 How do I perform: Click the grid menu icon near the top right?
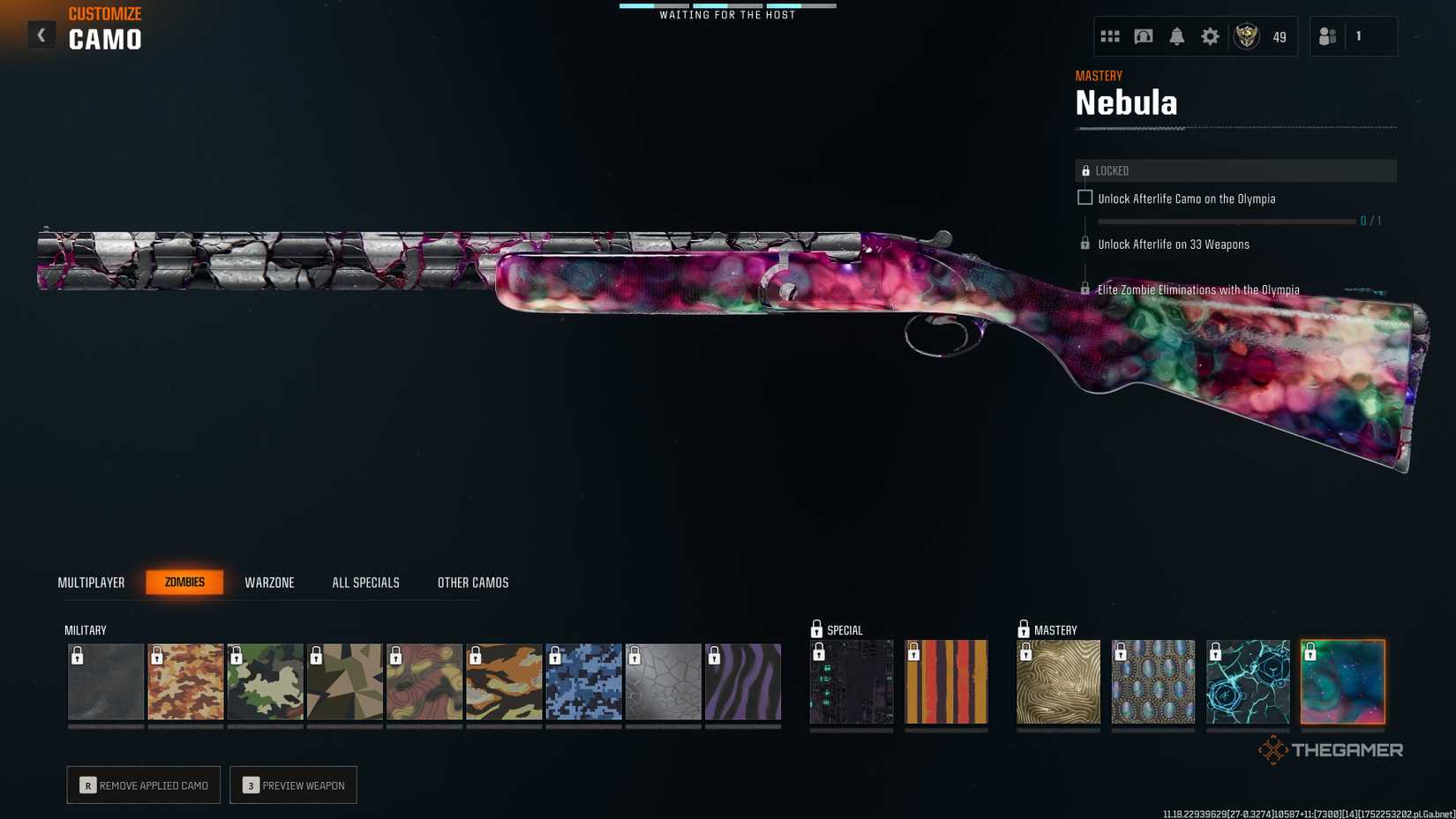[1110, 36]
